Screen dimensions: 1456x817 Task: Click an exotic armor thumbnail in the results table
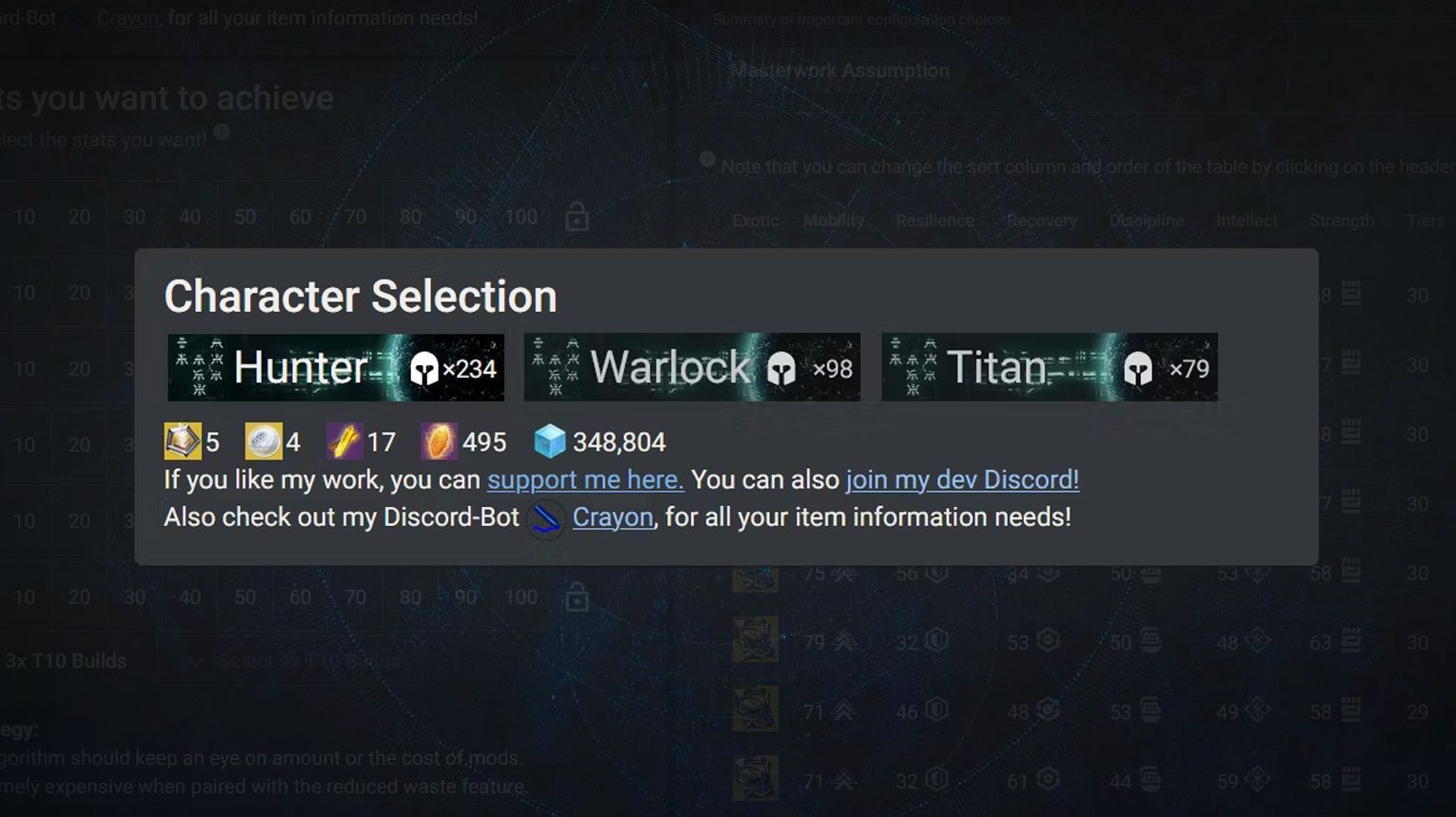click(x=755, y=639)
